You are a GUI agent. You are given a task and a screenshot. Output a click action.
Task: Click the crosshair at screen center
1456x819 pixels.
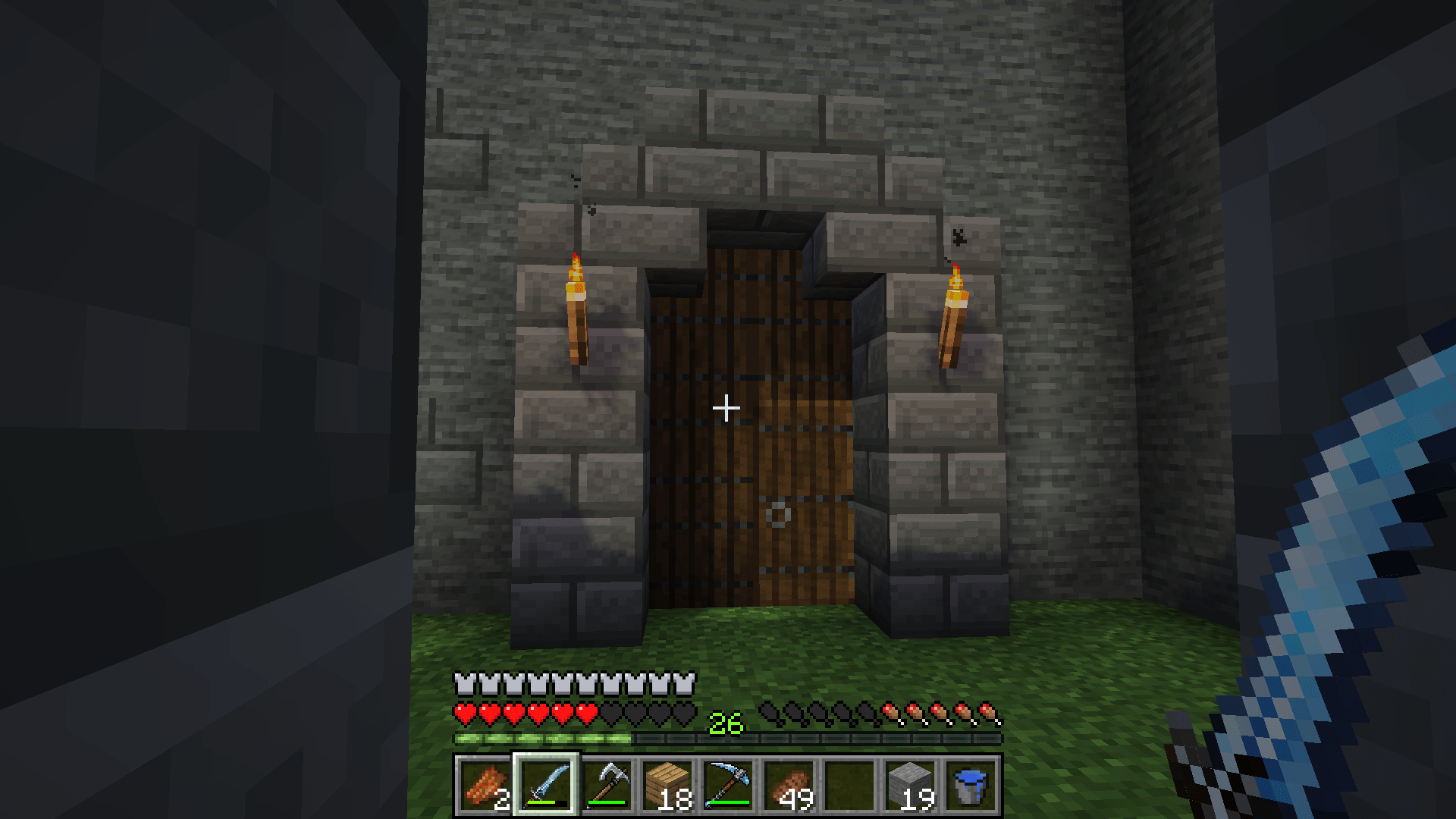726,408
